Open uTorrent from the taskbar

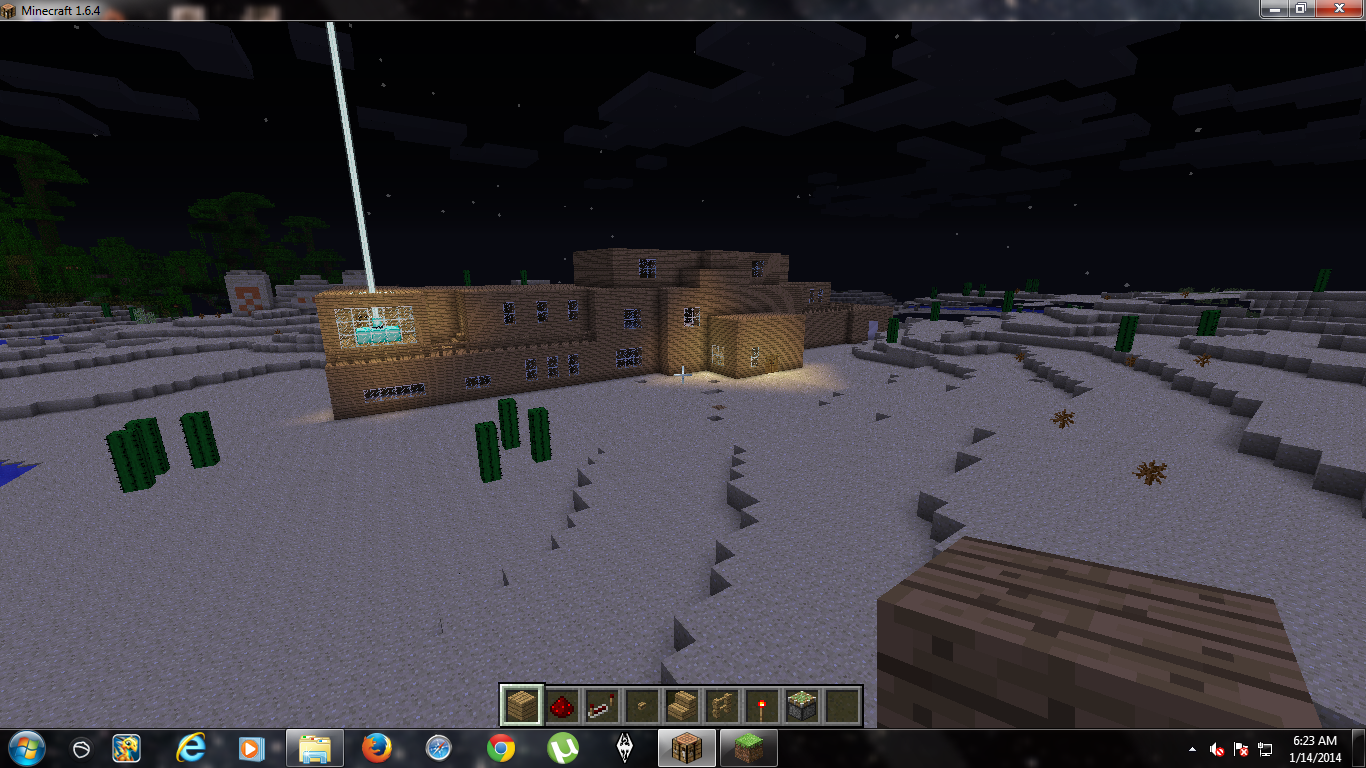[x=561, y=747]
